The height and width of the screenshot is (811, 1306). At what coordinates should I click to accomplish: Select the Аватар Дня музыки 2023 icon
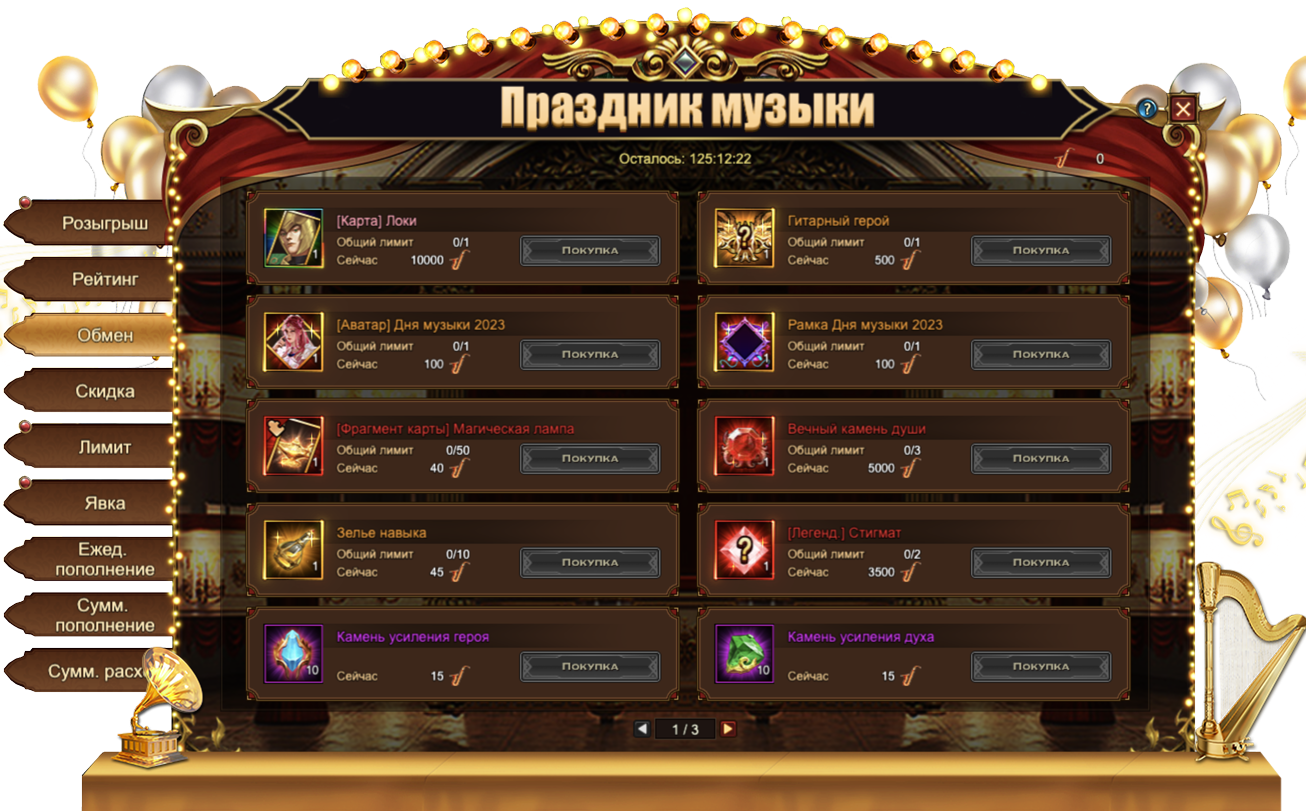[293, 342]
